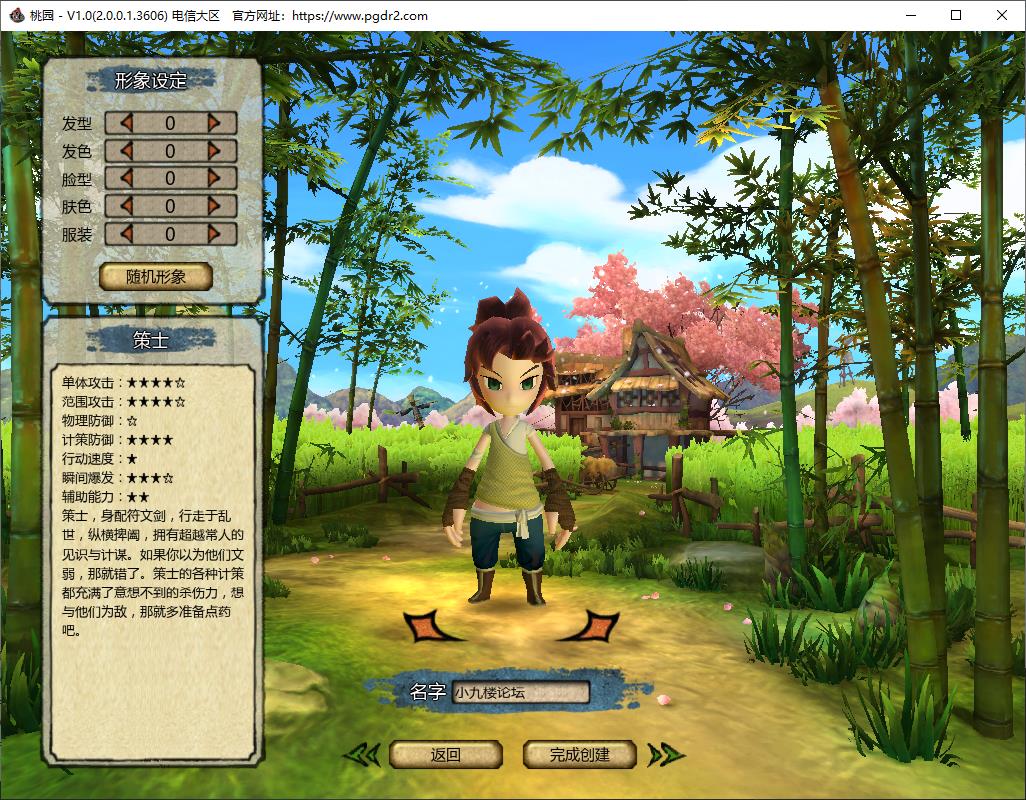
Task: Close the game window
Action: coord(1002,15)
